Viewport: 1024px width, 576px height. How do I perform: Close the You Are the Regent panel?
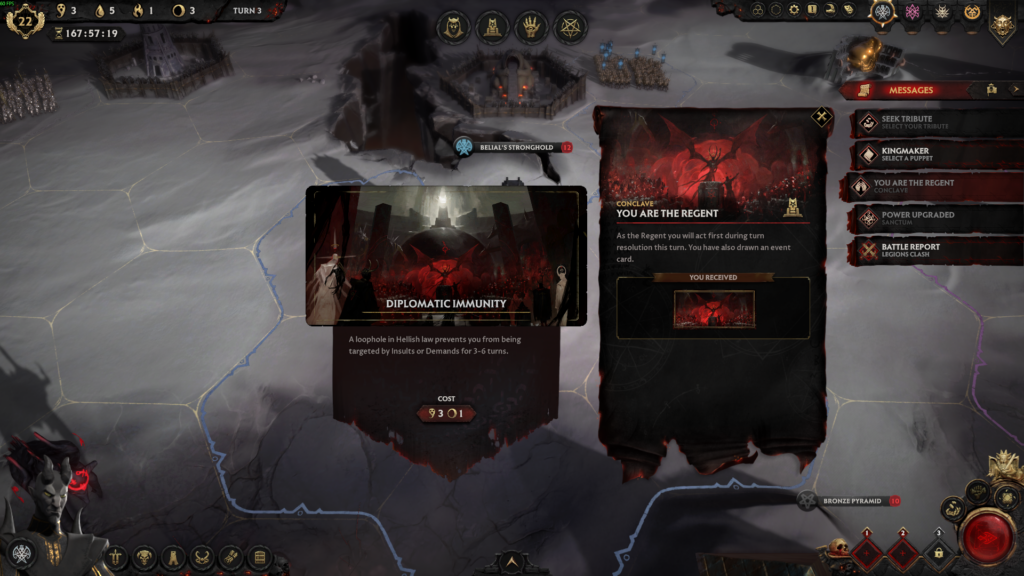pyautogui.click(x=821, y=117)
